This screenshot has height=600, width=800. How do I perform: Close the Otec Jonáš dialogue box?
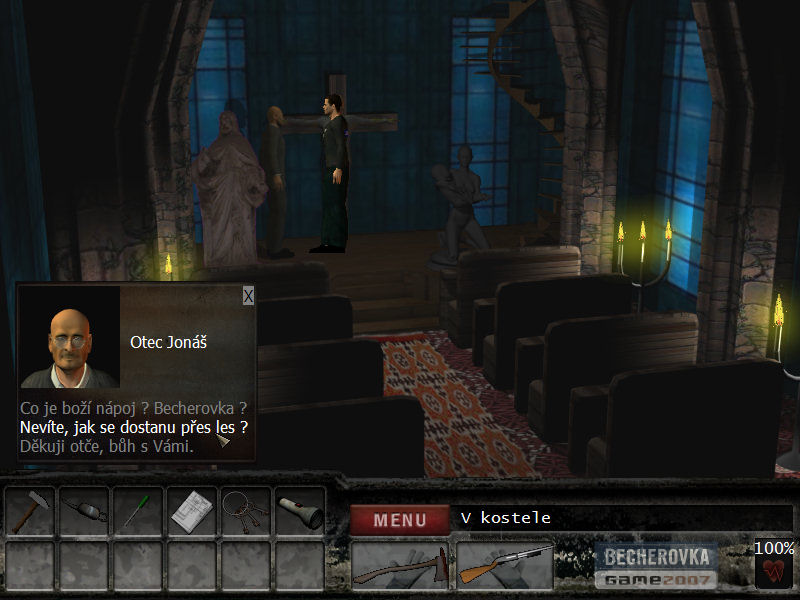coord(248,295)
